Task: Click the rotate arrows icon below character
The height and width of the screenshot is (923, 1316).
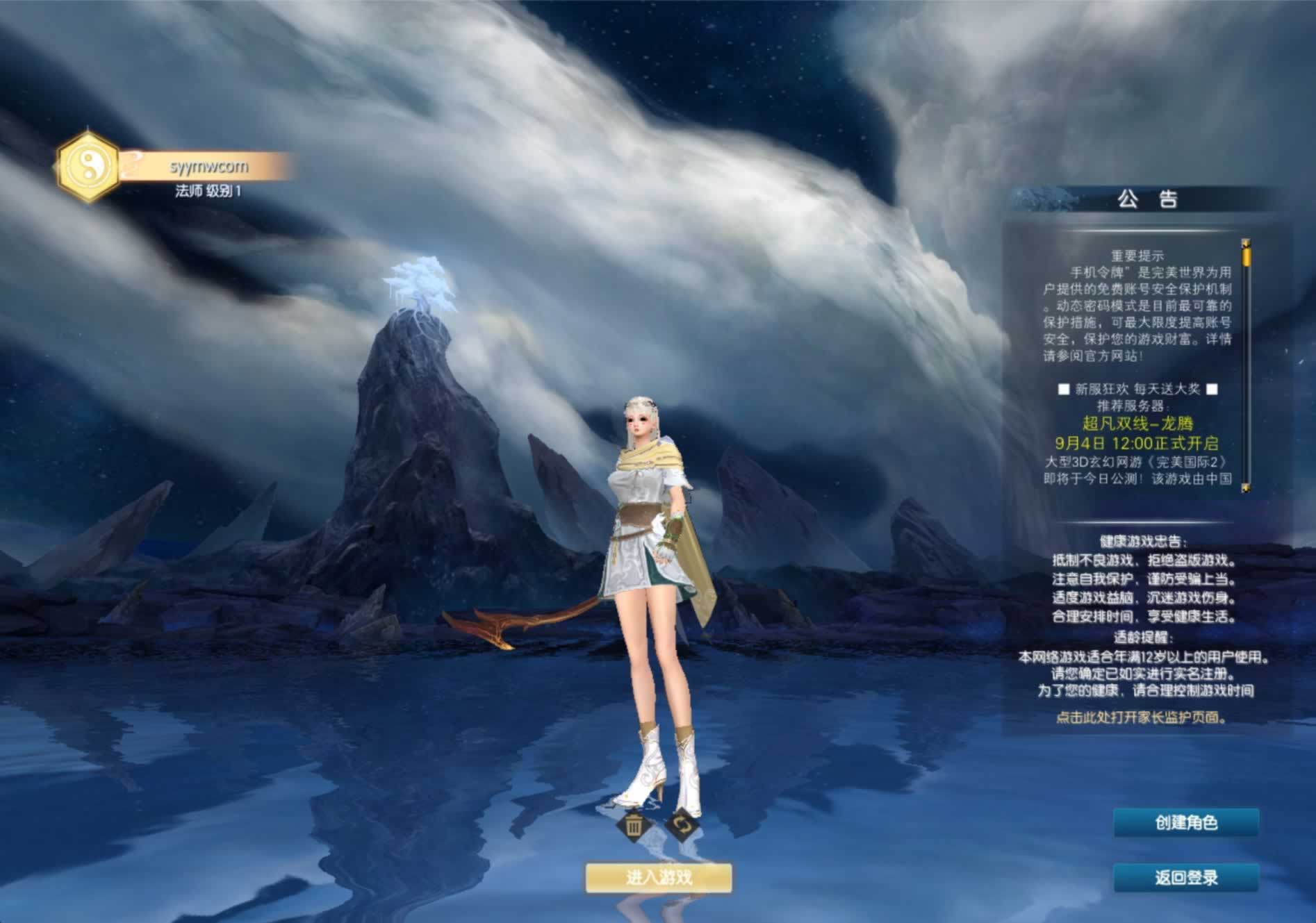Action: click(681, 825)
